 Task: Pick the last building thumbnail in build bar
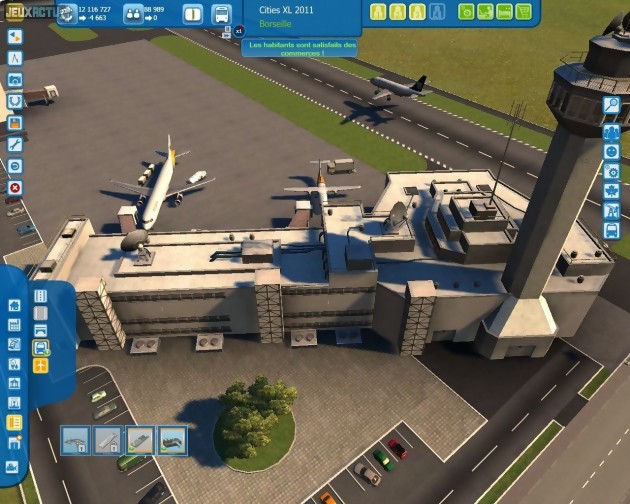tap(172, 439)
